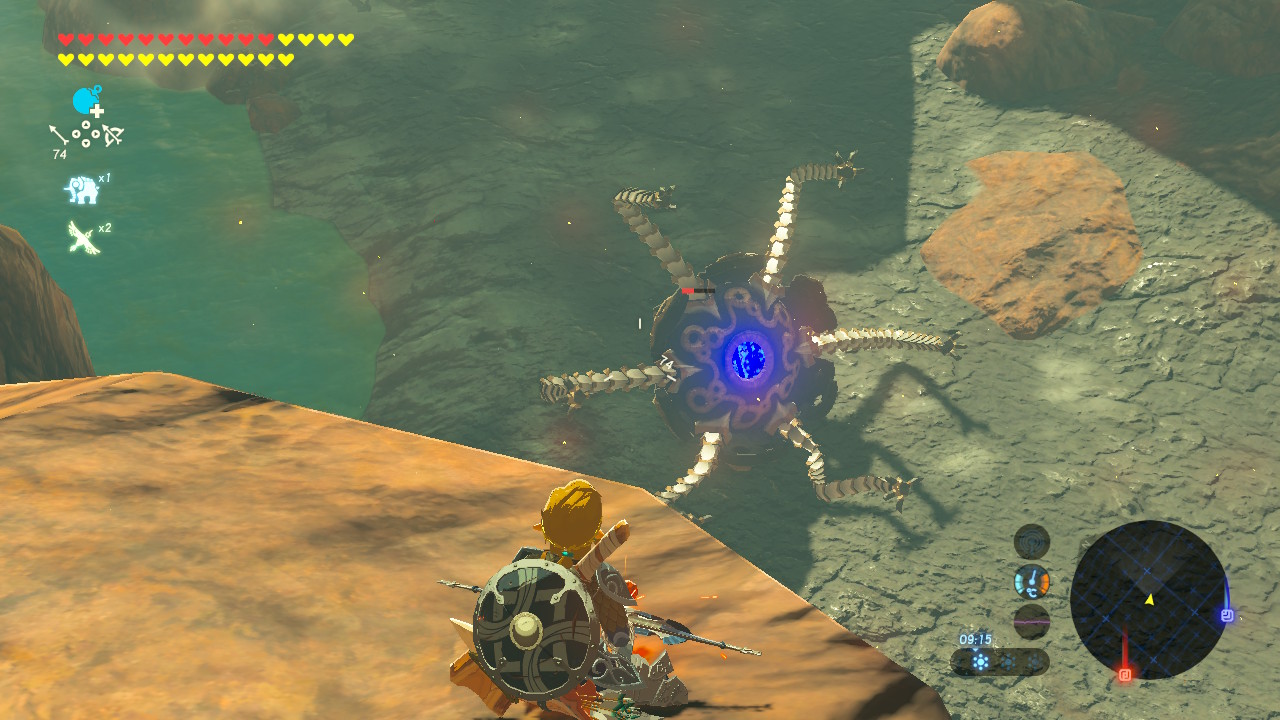Open the circular minimap

(1148, 598)
